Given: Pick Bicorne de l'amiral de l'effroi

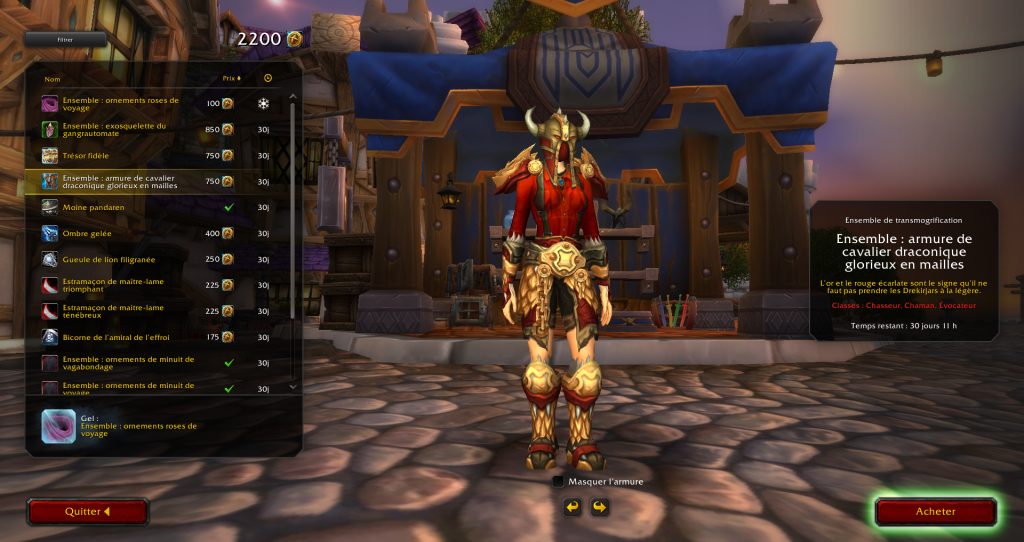Looking at the screenshot, I should 140,337.
